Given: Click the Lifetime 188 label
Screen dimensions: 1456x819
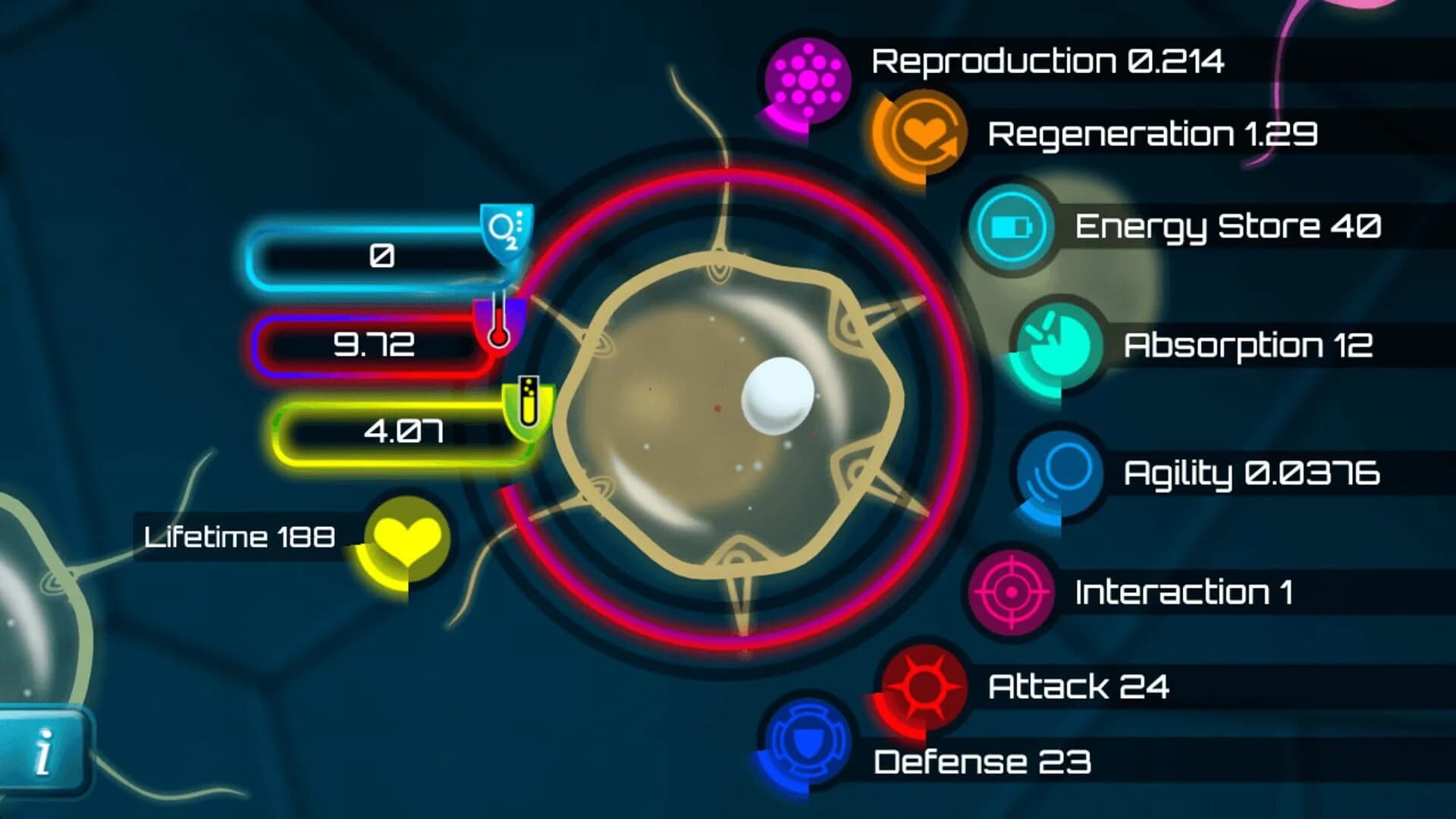Looking at the screenshot, I should (239, 536).
